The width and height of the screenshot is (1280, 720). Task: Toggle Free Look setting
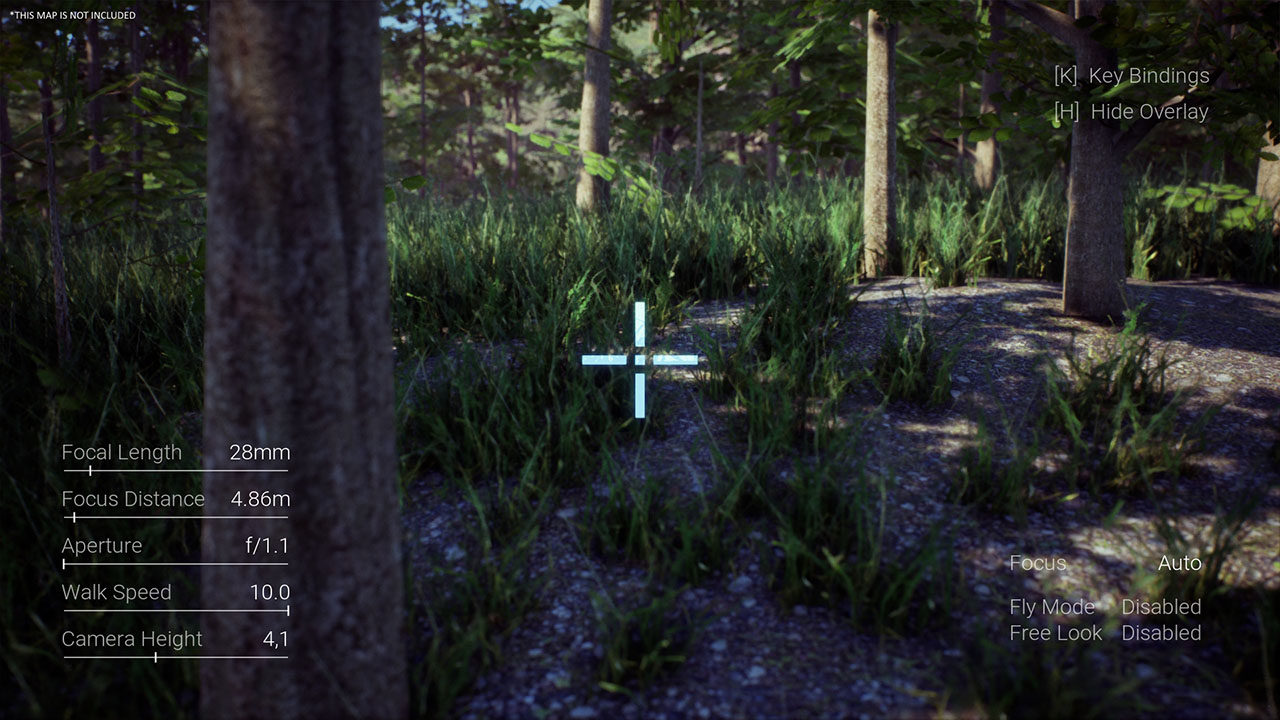[1160, 633]
